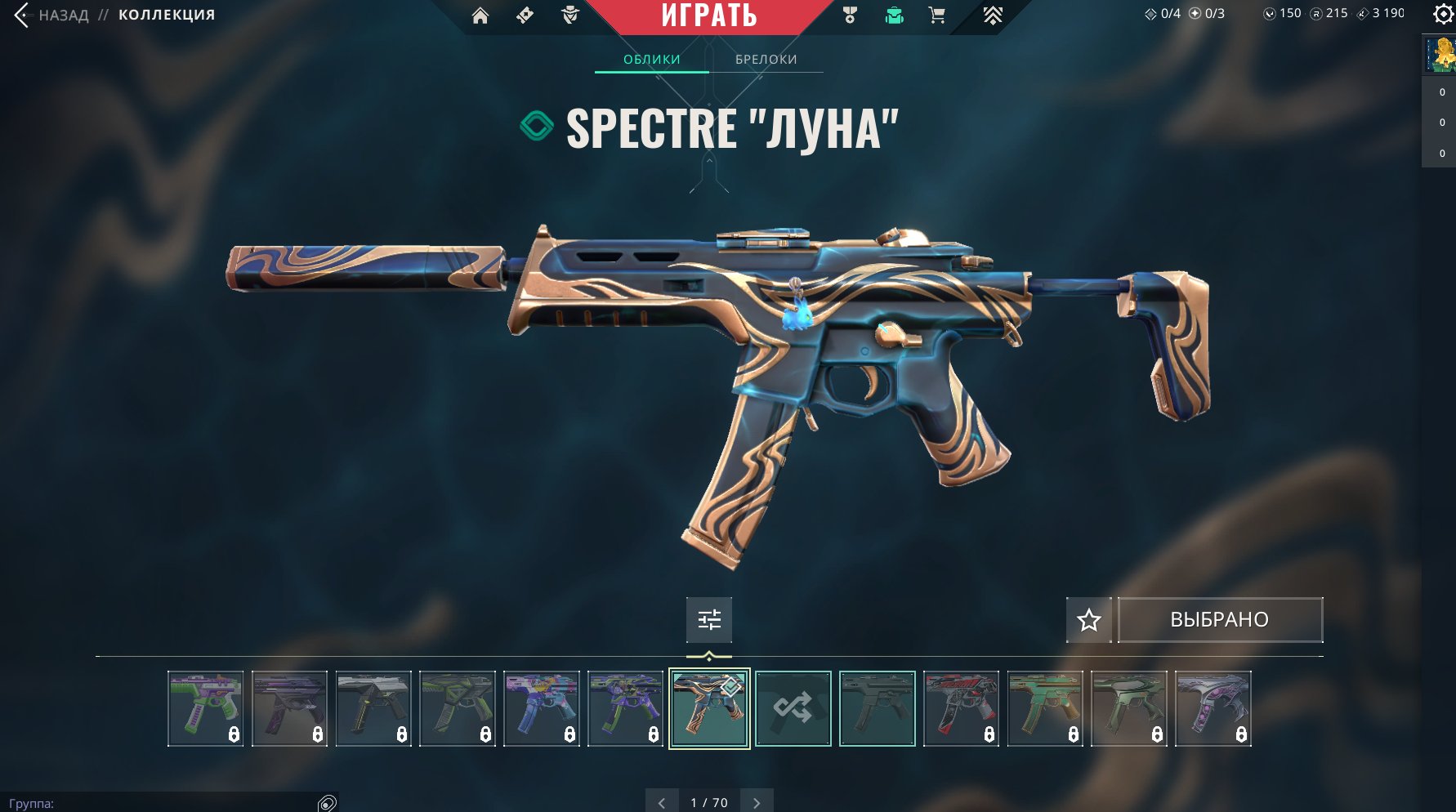Image resolution: width=1456 pixels, height=812 pixels.
Task: Open the medal career icon
Action: (x=850, y=16)
